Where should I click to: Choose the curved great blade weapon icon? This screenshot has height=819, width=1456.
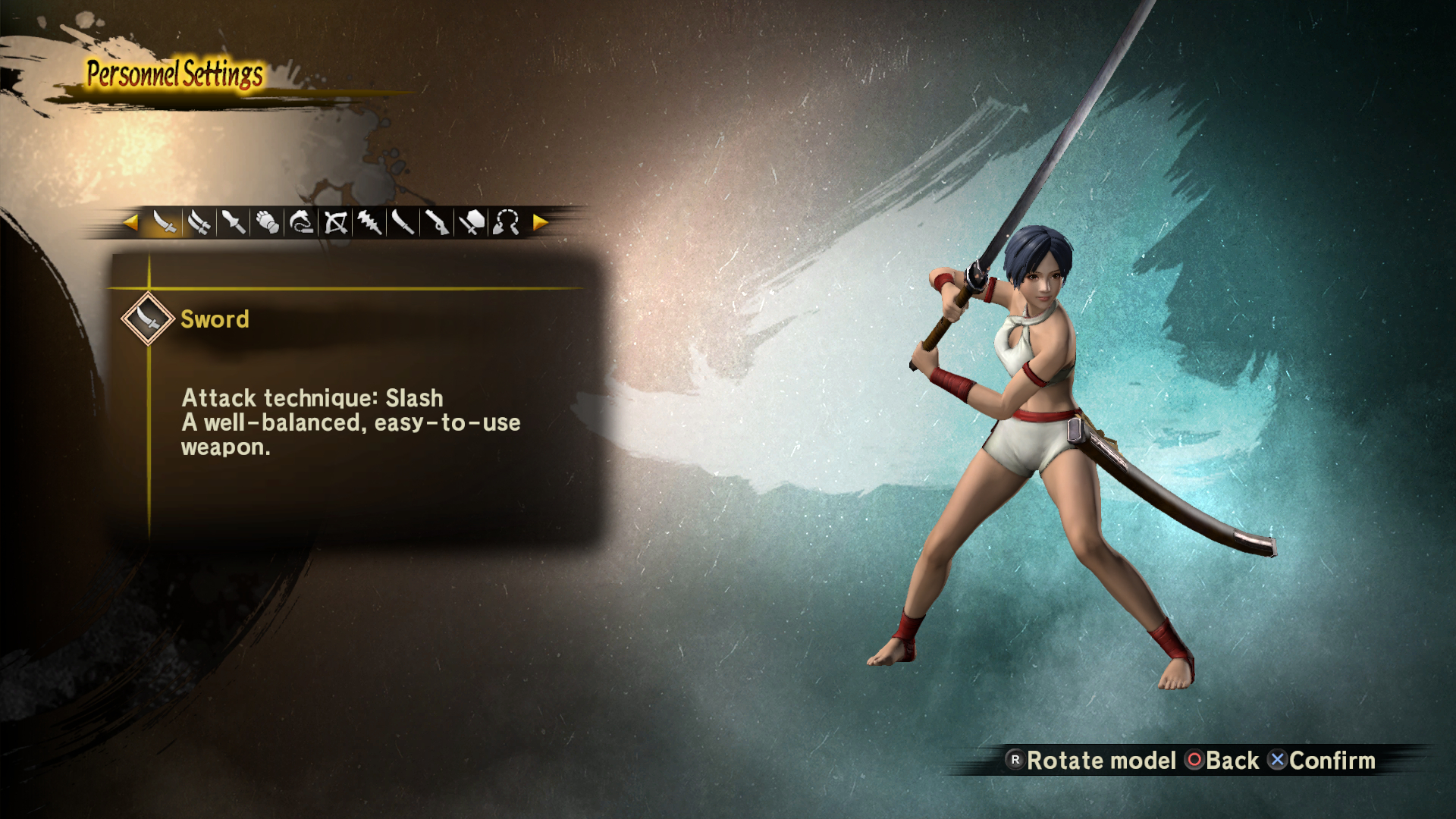coord(403,222)
